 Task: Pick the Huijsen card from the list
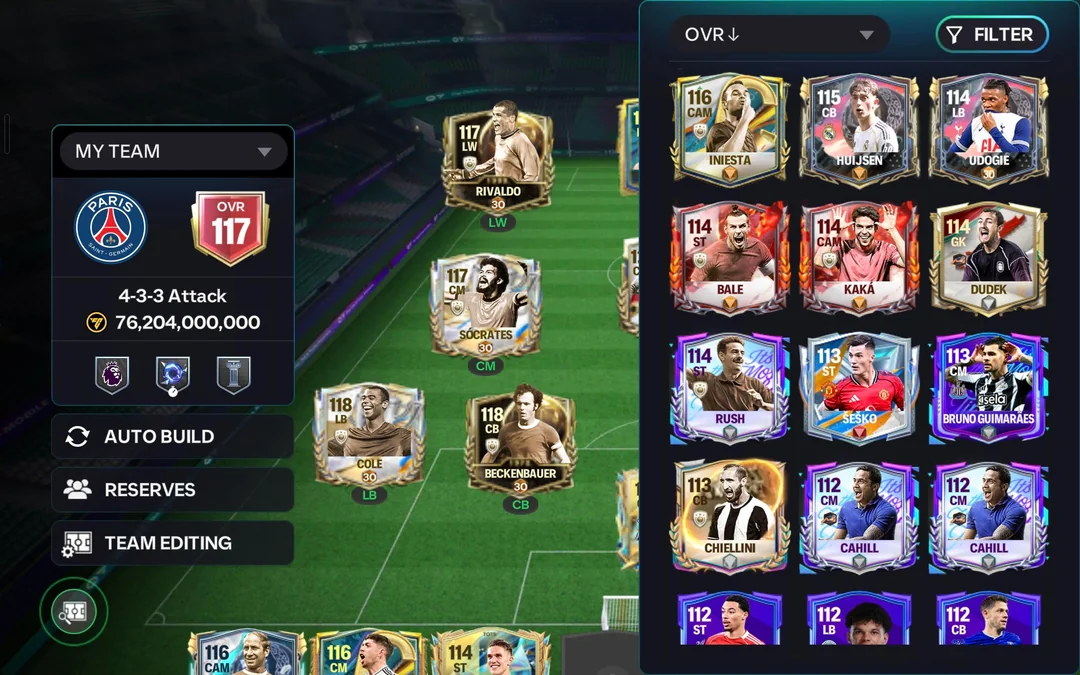(x=859, y=128)
